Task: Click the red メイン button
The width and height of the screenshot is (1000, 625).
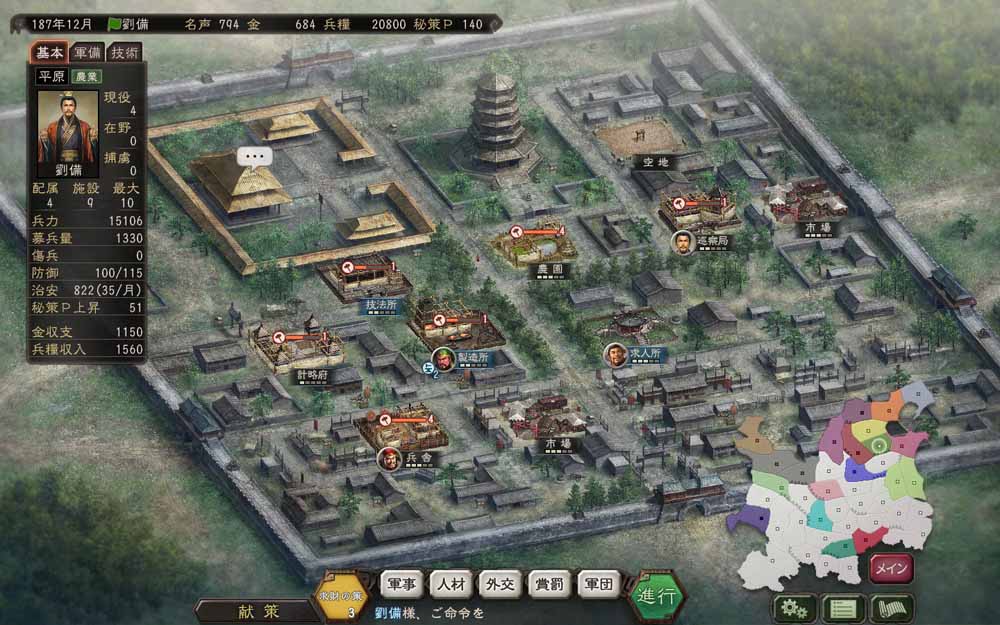Action: pos(890,569)
